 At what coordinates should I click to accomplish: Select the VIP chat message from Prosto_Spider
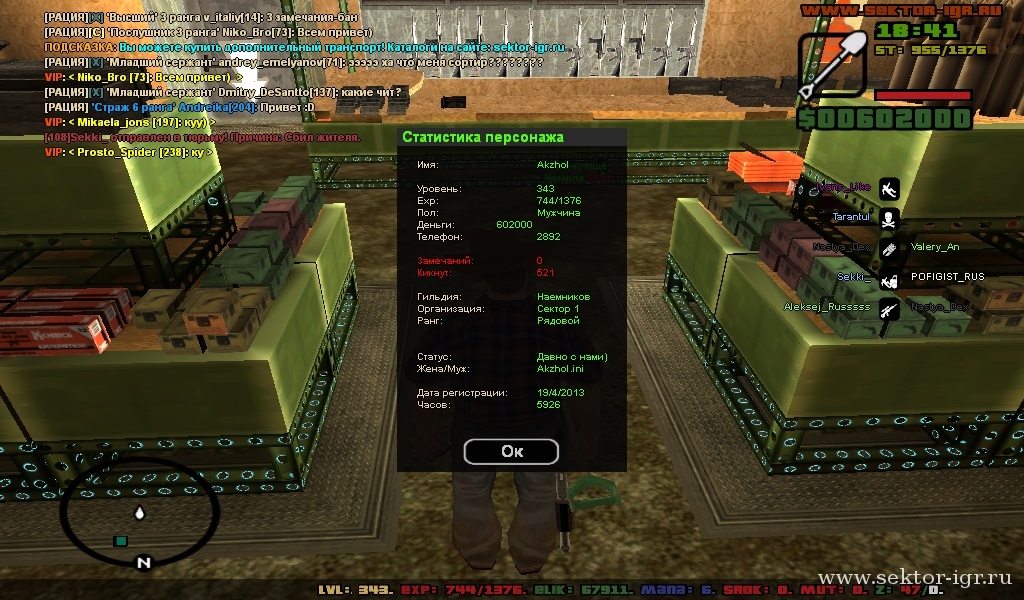[x=129, y=152]
